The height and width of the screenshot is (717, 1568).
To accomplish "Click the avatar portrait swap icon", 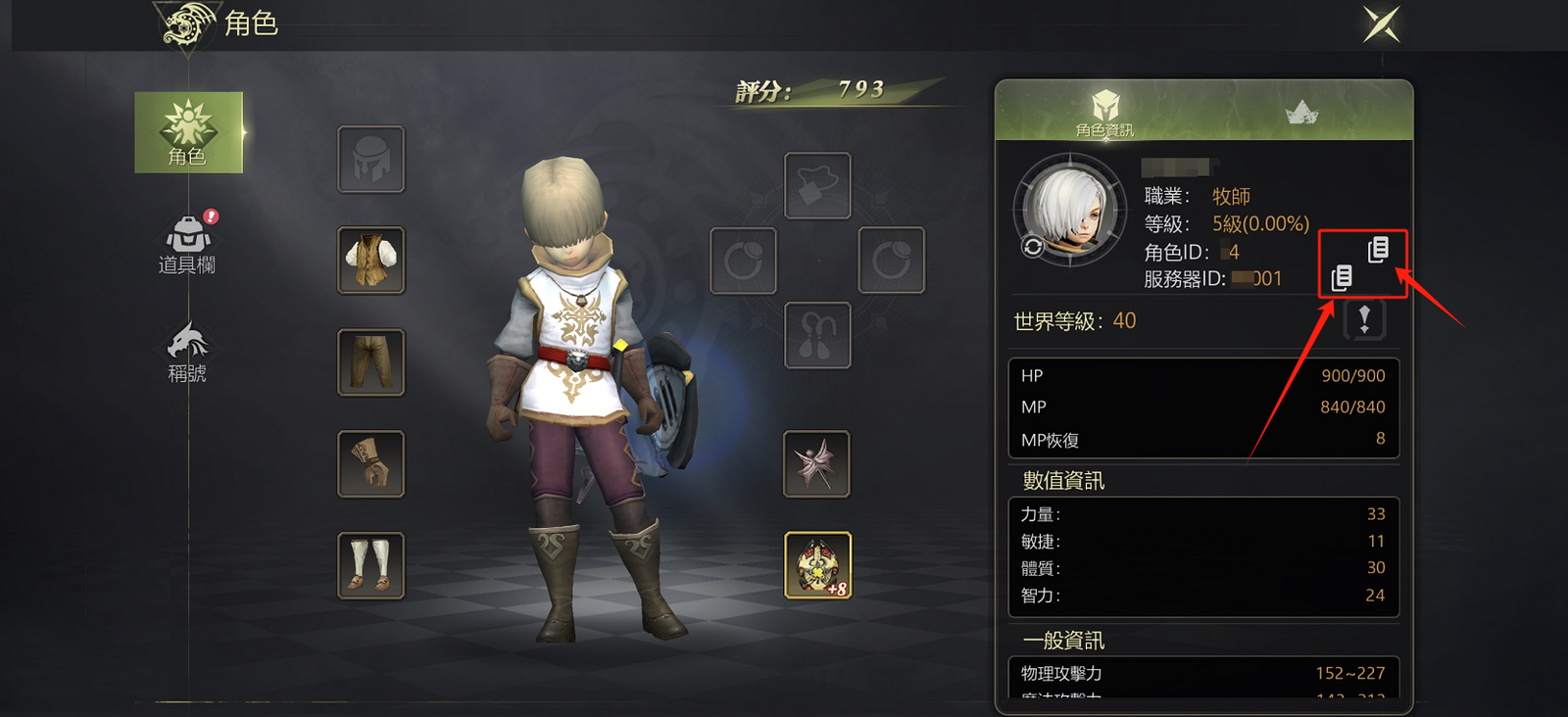I will [1033, 247].
